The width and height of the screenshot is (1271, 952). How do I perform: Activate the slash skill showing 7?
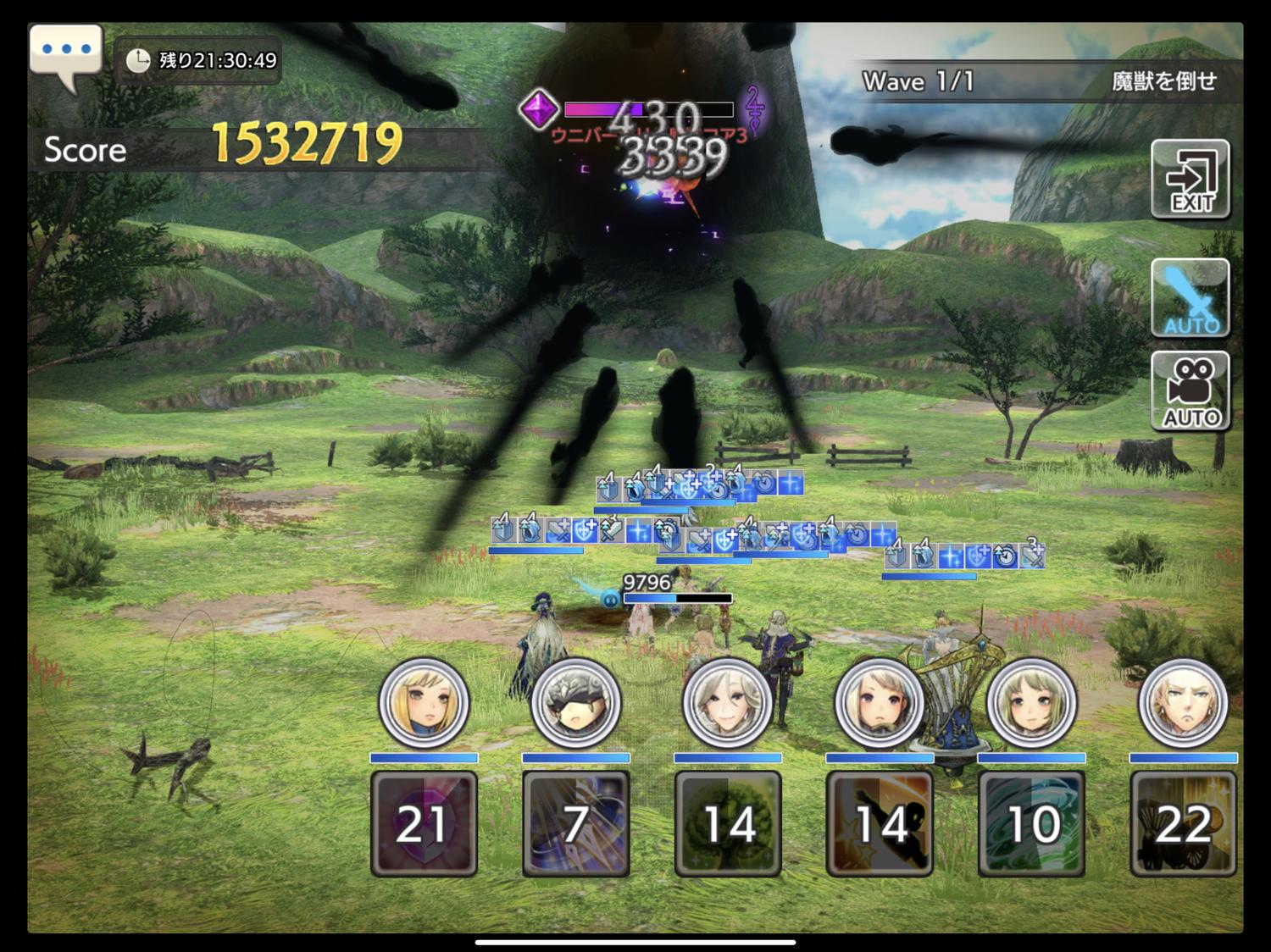tap(575, 823)
